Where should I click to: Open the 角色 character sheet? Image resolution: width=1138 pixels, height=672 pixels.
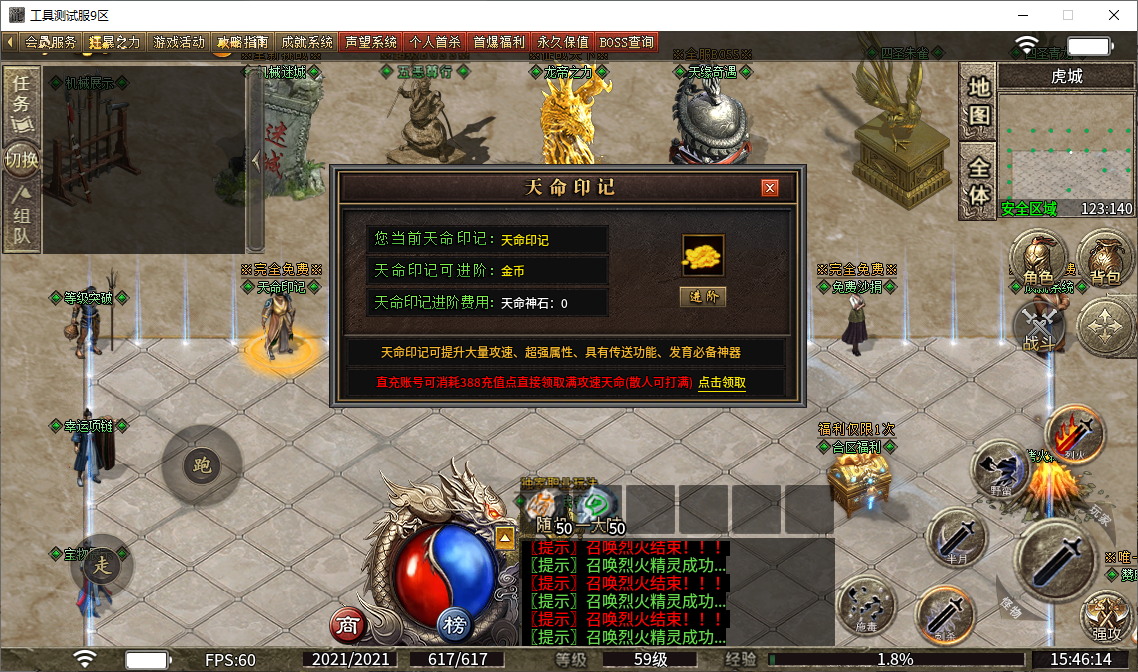[x=1039, y=258]
